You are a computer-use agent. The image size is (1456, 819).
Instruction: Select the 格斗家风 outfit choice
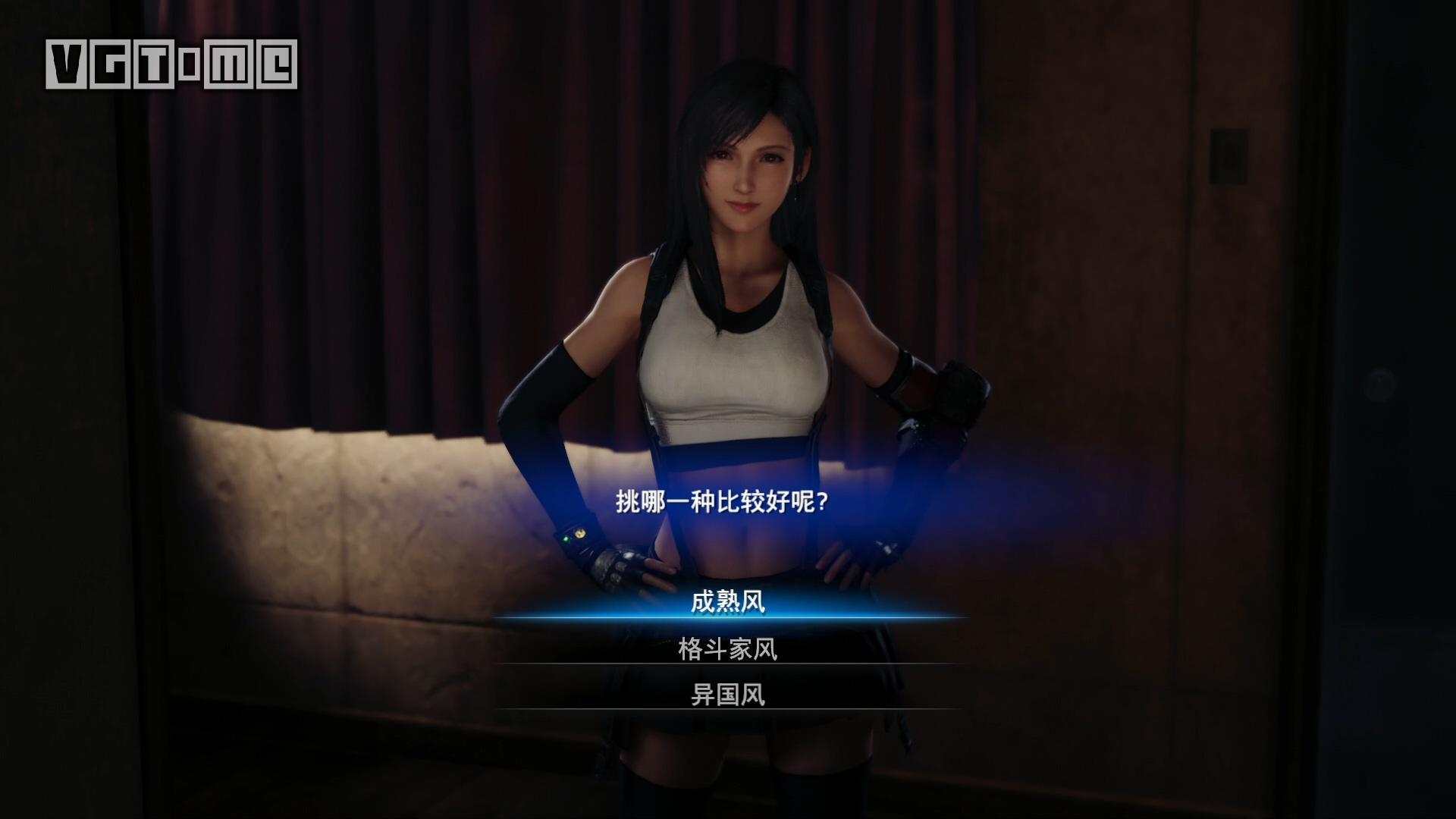(x=728, y=649)
